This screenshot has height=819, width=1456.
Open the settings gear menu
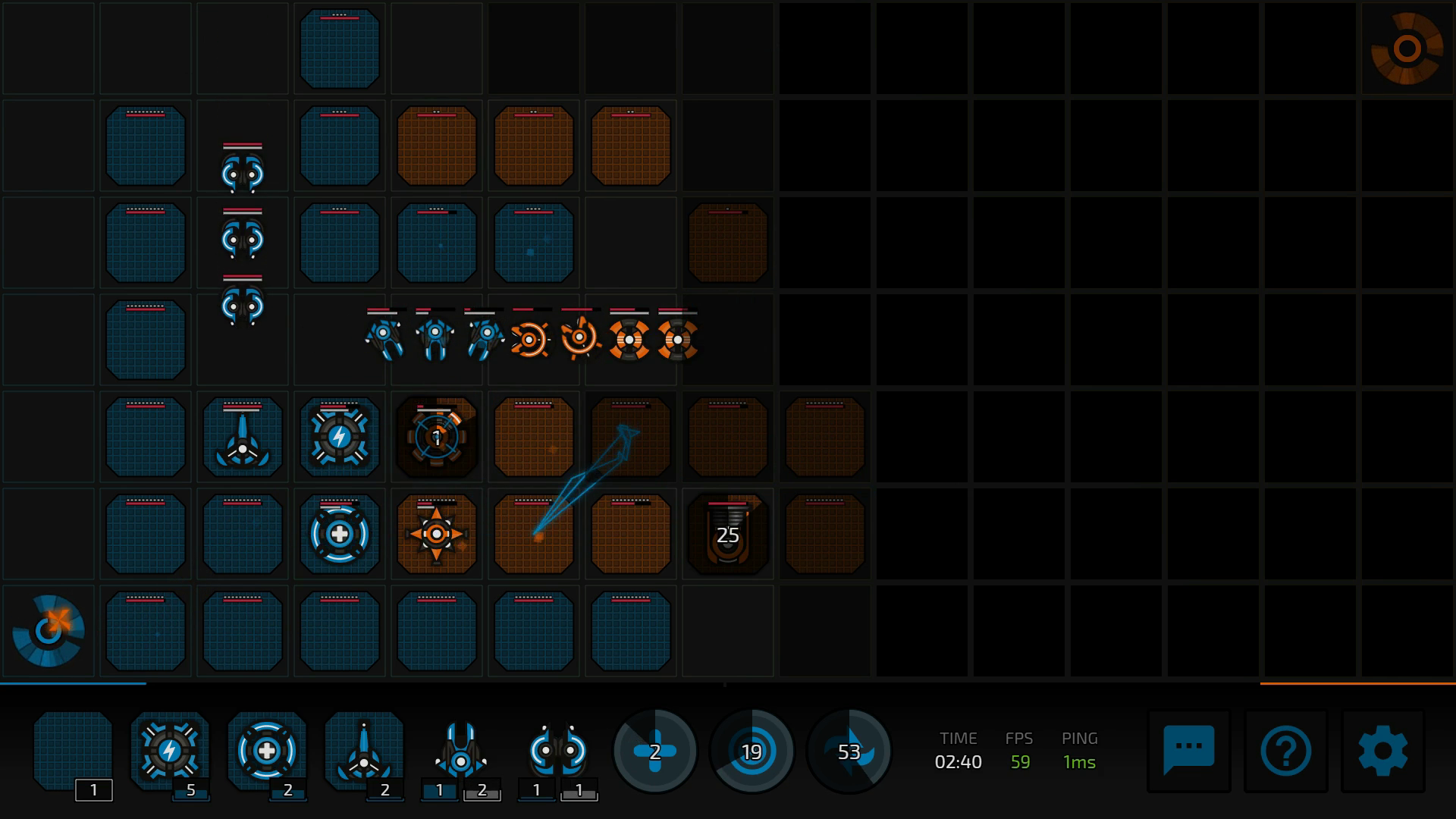coord(1382,751)
